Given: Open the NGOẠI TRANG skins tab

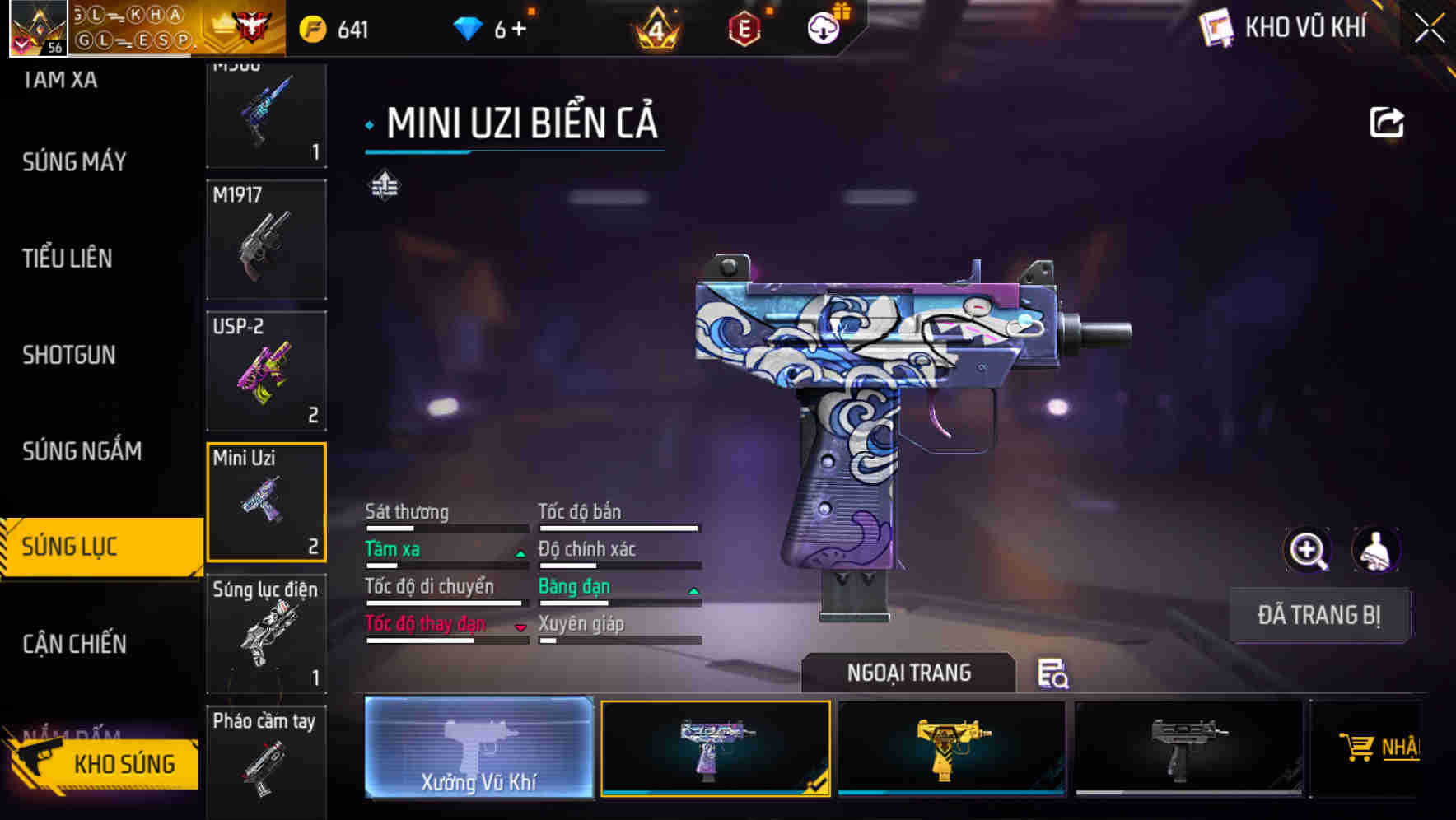Looking at the screenshot, I should point(908,673).
